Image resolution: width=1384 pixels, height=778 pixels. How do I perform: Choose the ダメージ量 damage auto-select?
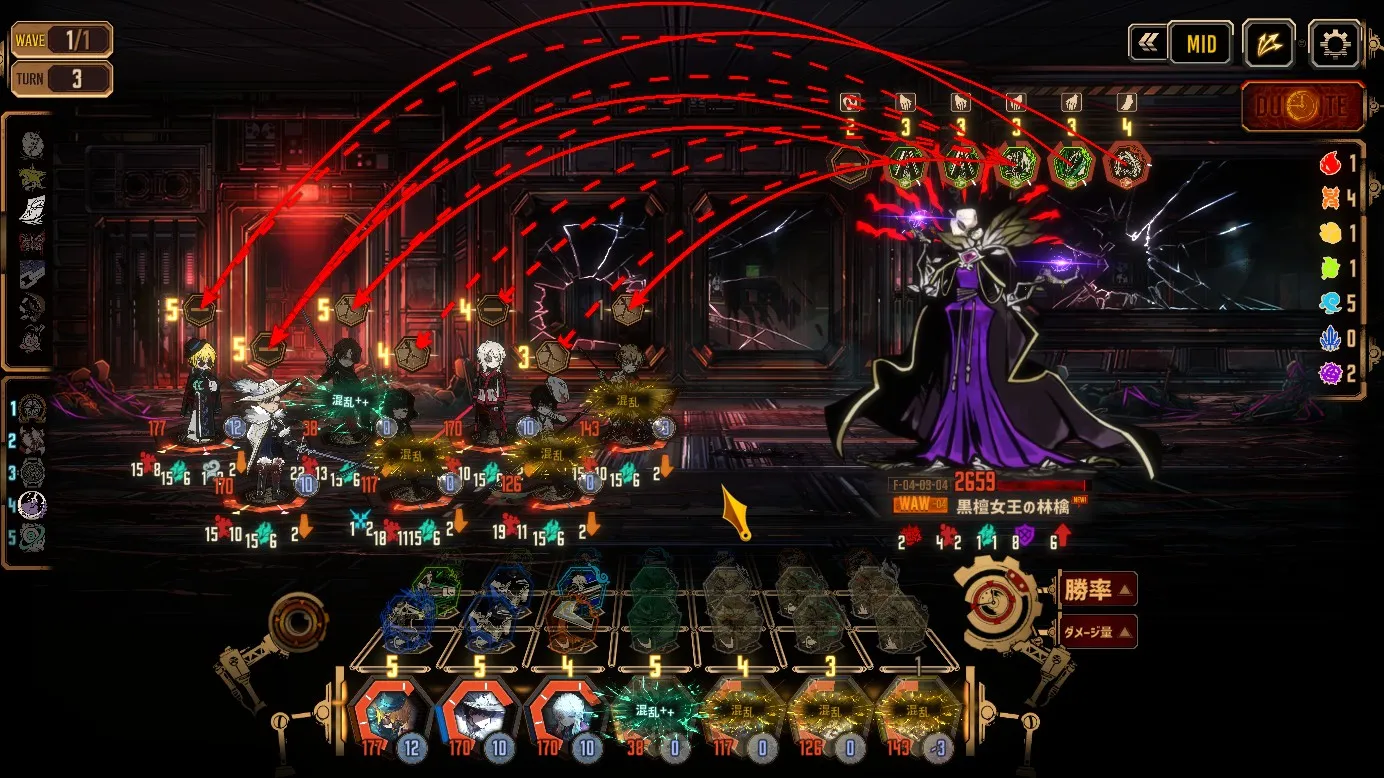click(x=1096, y=631)
